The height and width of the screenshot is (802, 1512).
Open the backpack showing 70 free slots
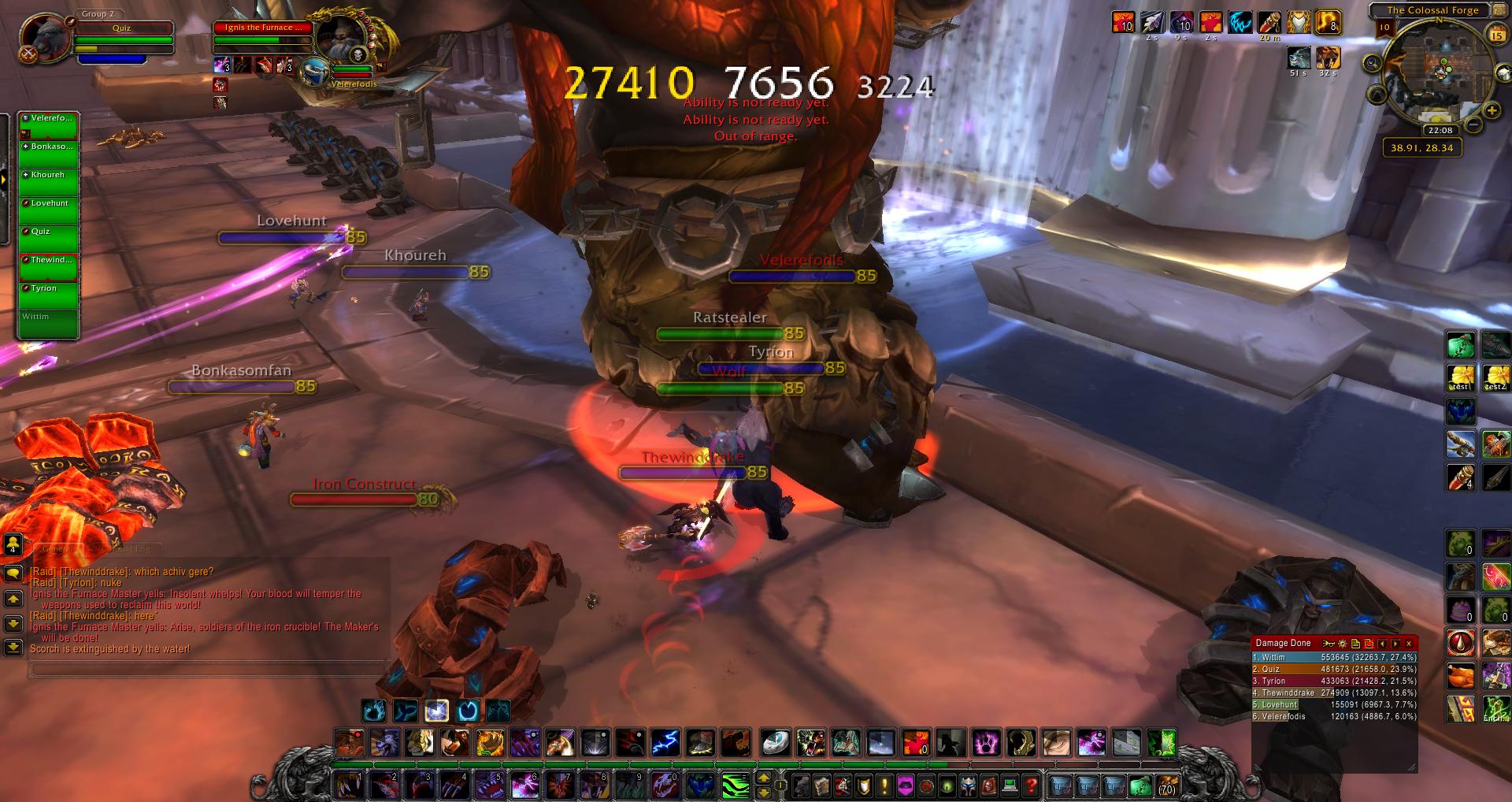pos(1166,785)
